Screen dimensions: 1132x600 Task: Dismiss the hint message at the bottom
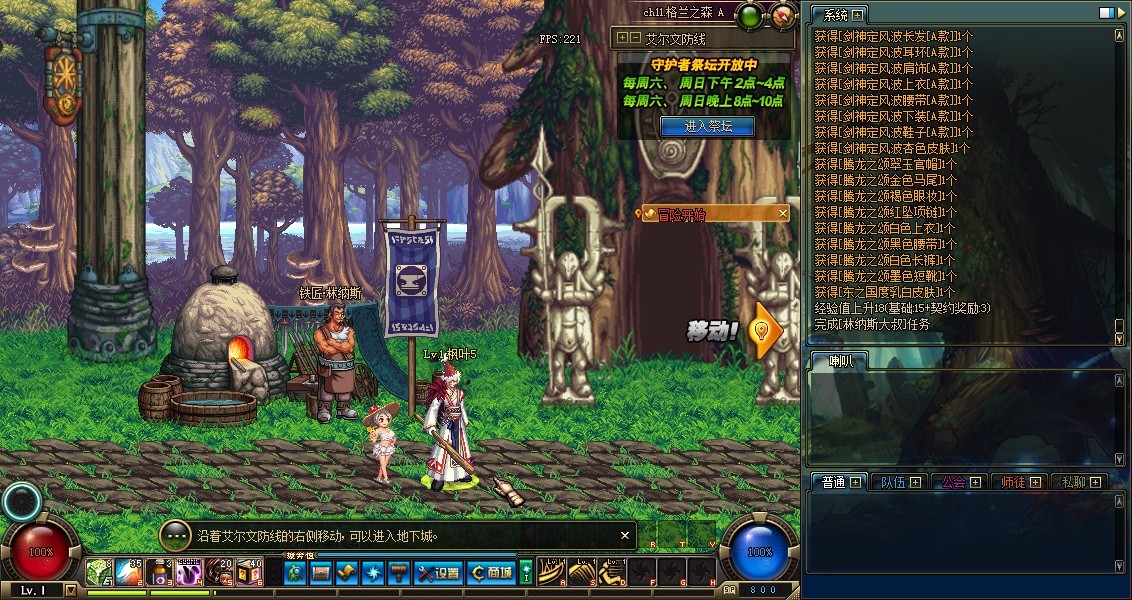click(x=625, y=536)
